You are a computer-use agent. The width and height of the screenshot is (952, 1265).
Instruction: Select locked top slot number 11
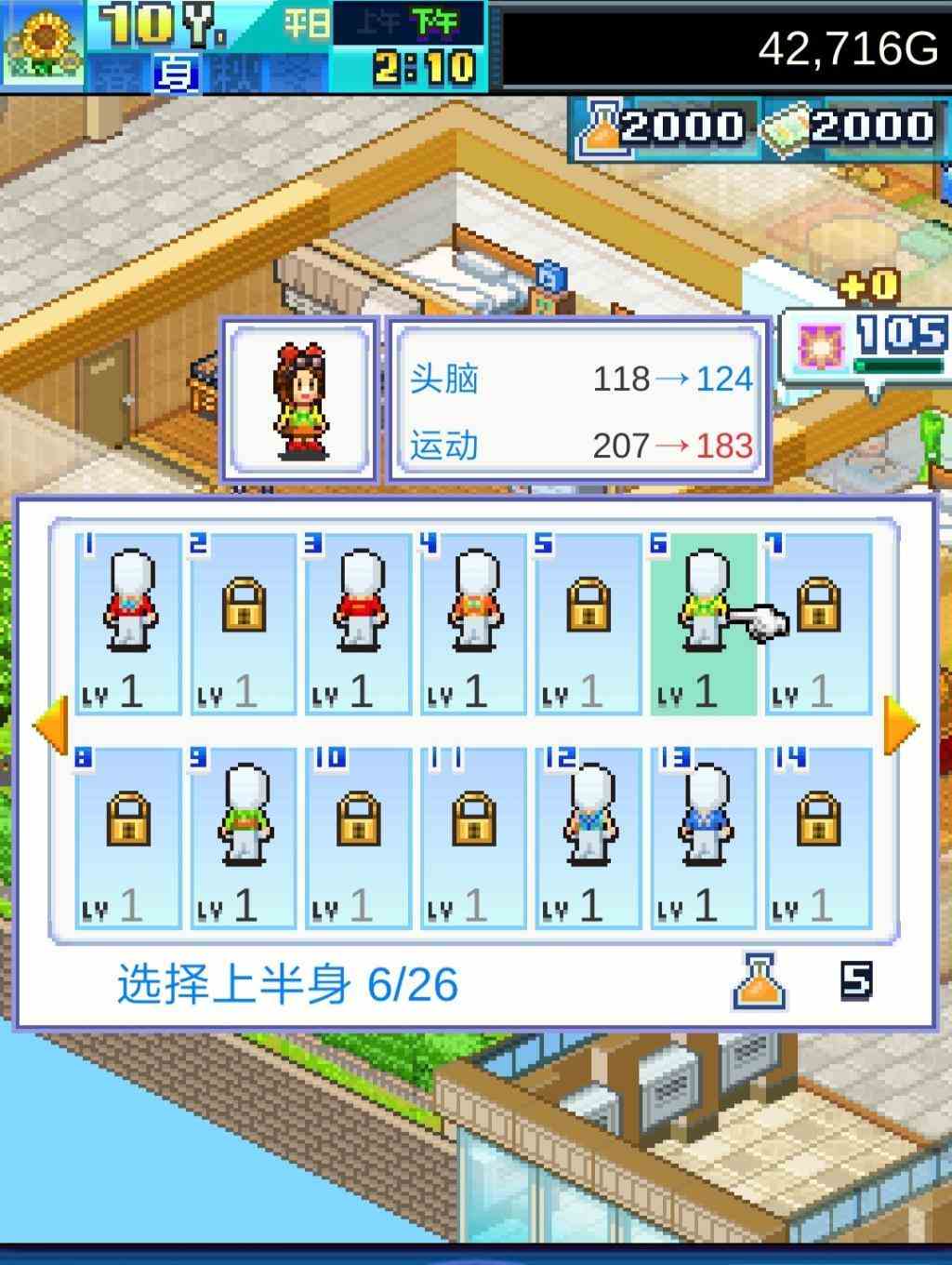point(474,838)
